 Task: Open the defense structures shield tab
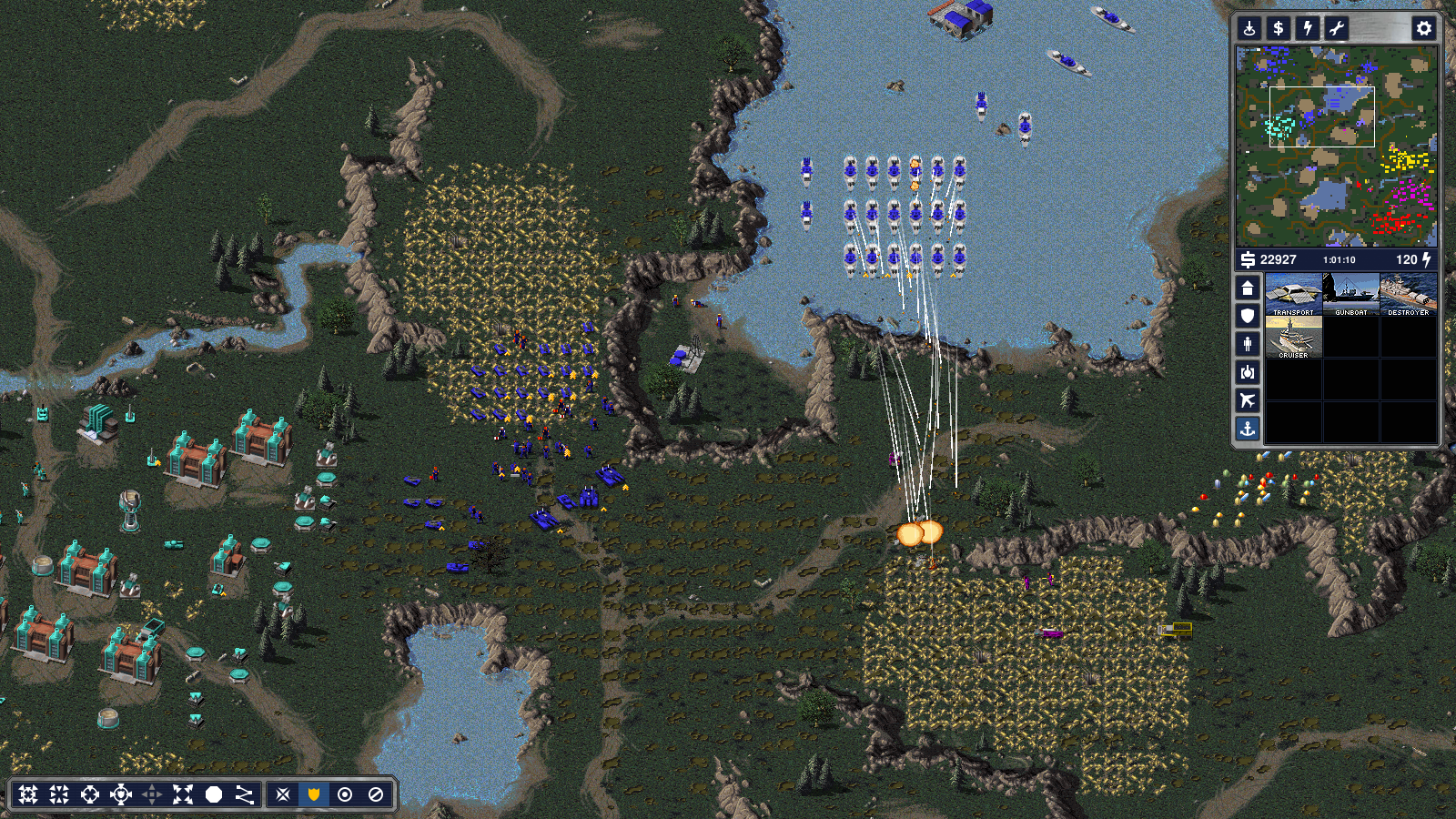click(x=1248, y=316)
